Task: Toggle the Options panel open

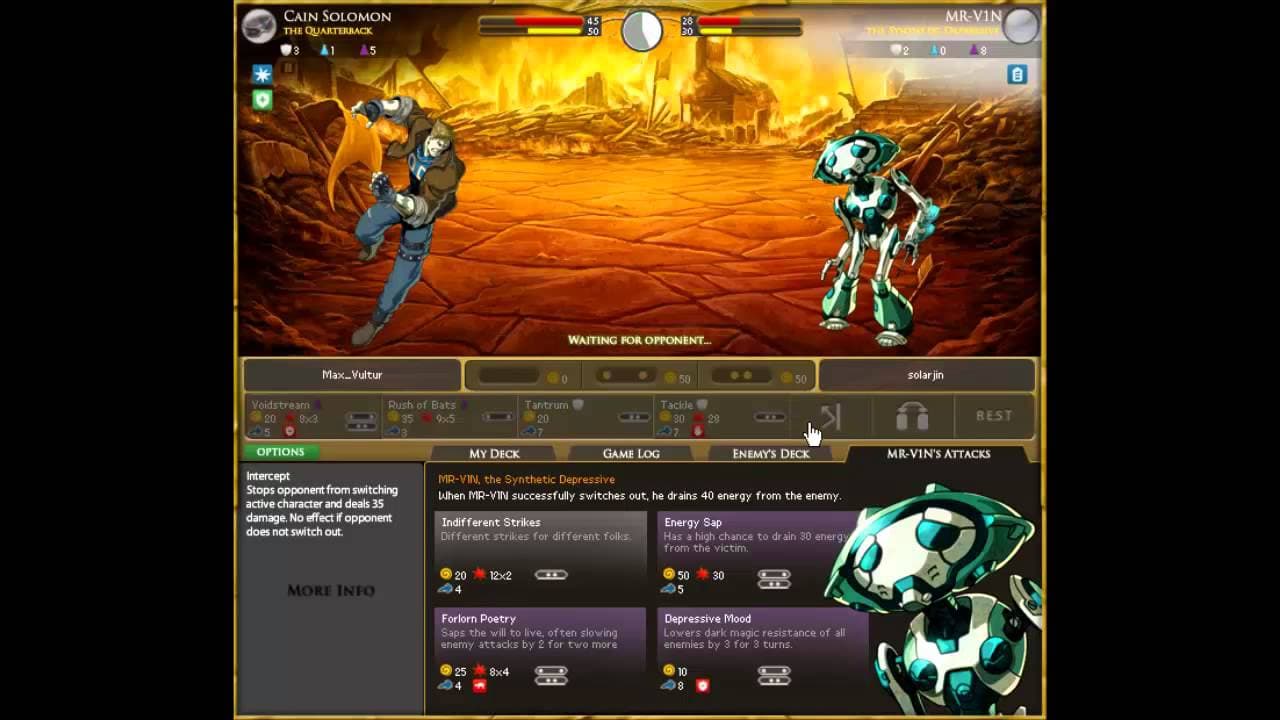Action: coord(280,452)
